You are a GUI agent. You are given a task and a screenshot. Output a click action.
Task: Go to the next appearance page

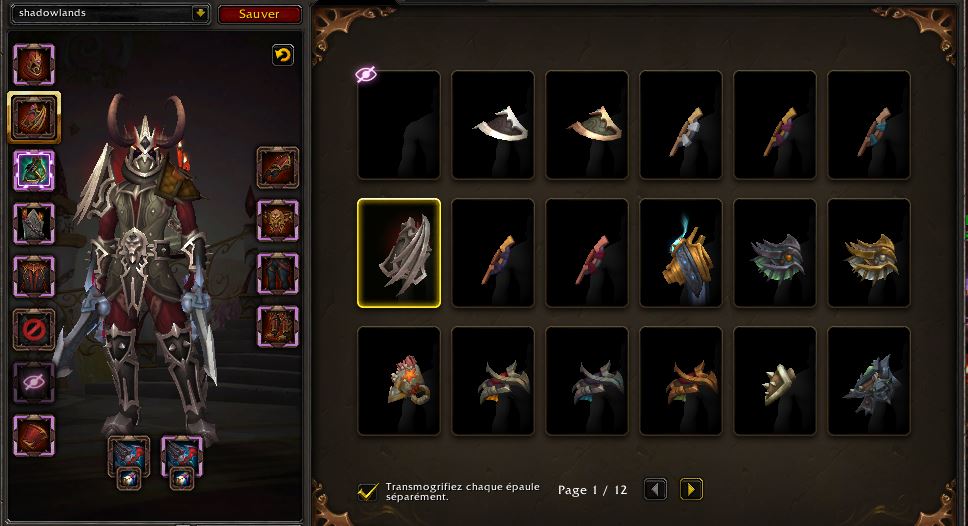pyautogui.click(x=691, y=489)
